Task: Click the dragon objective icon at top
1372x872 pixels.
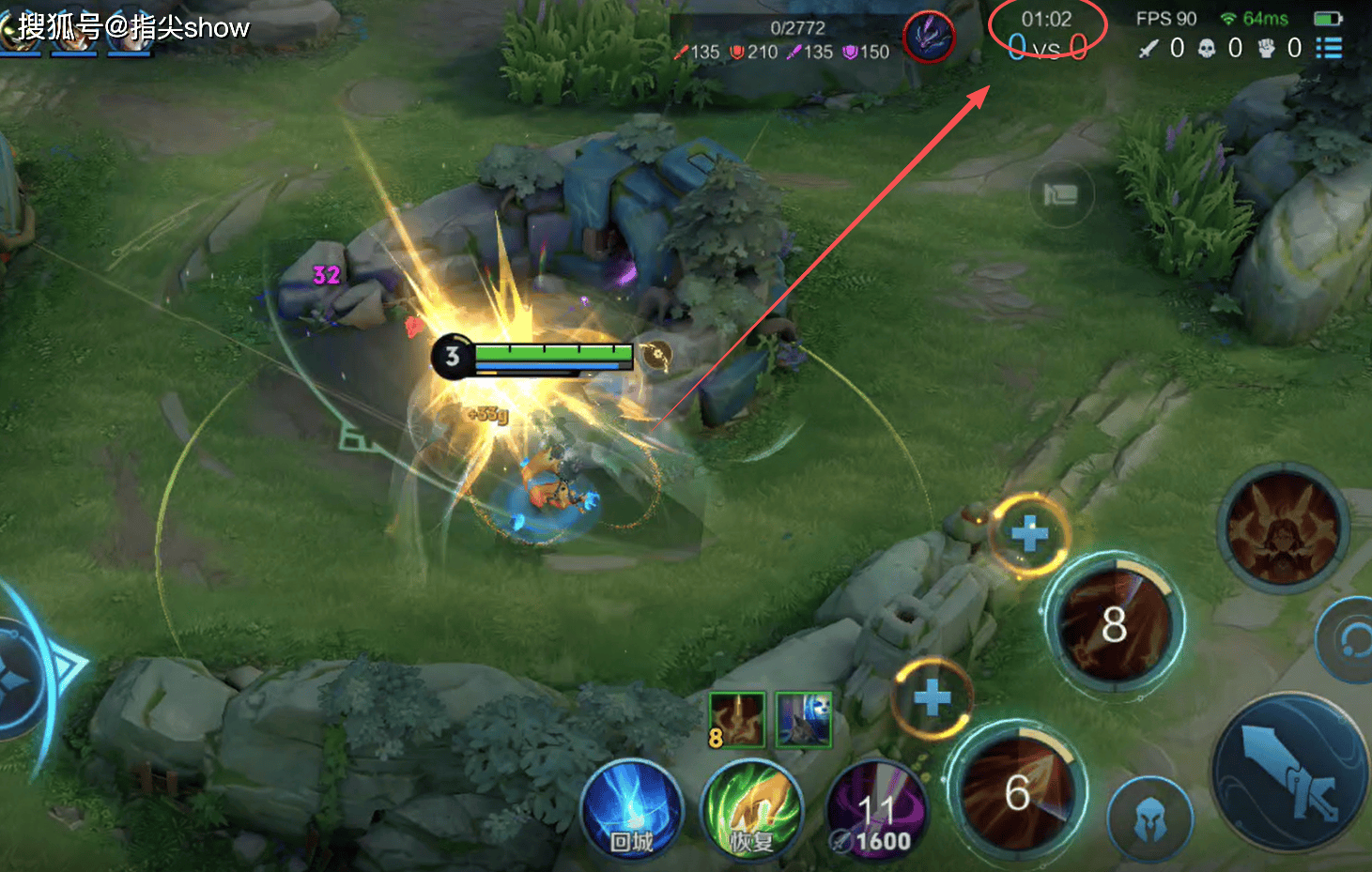Action: 929,38
